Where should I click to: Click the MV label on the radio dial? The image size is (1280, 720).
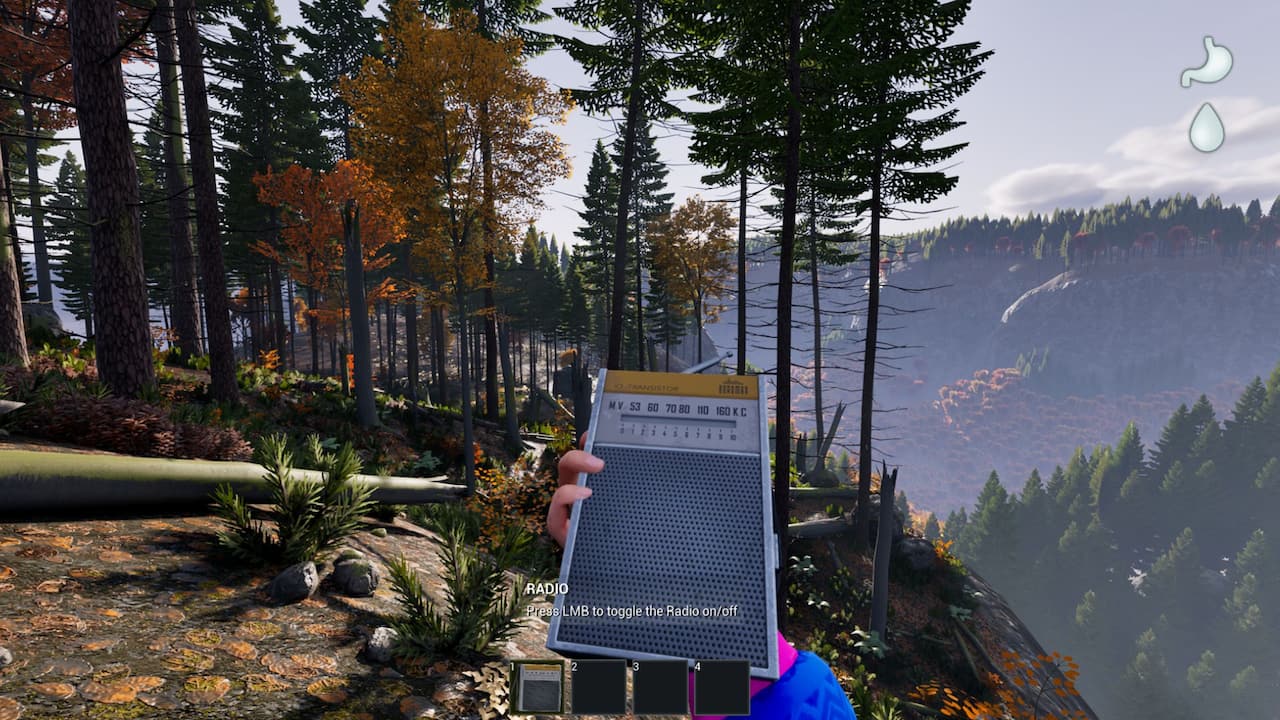615,406
